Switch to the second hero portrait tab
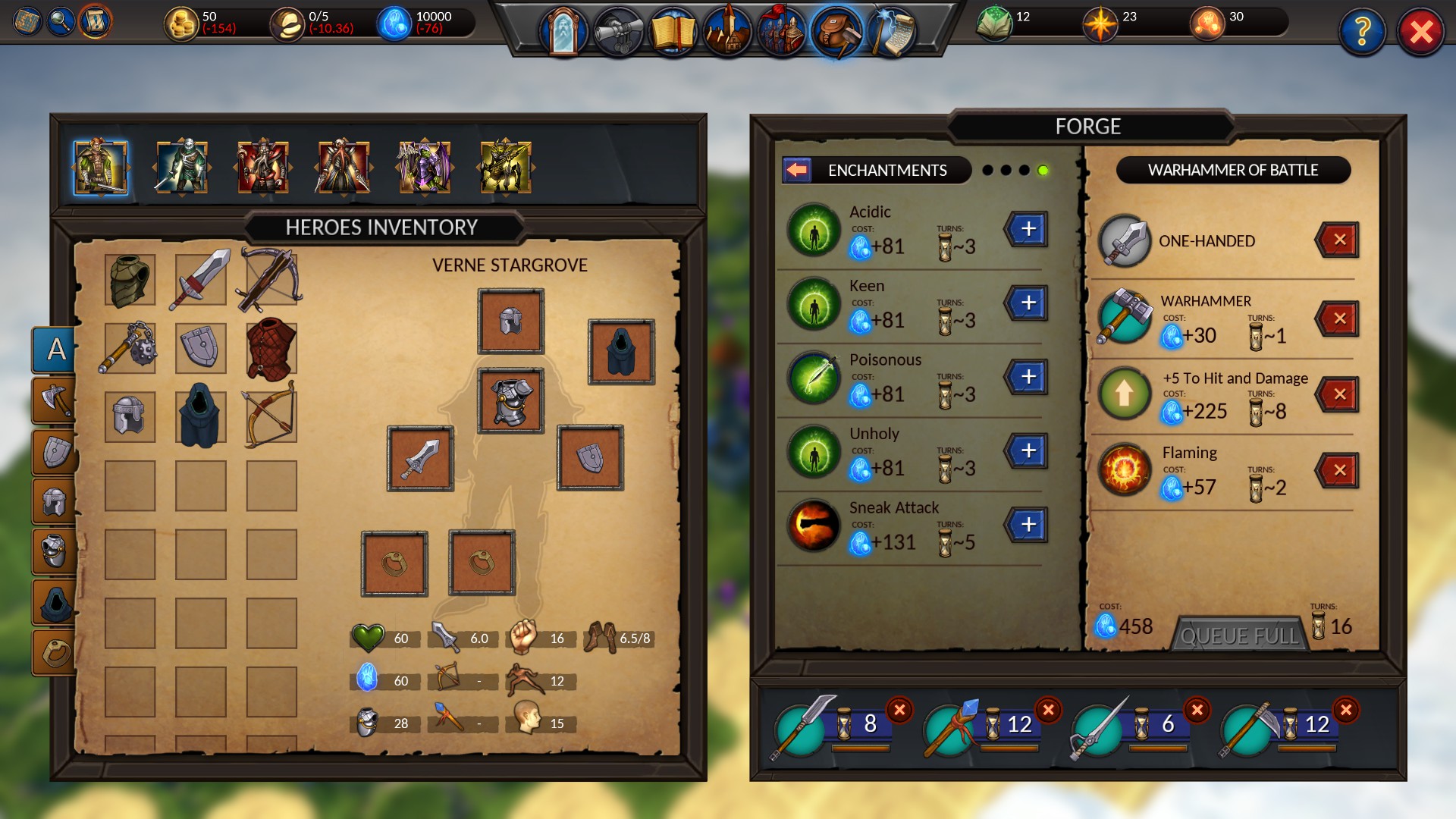The width and height of the screenshot is (1456, 819). (x=182, y=168)
